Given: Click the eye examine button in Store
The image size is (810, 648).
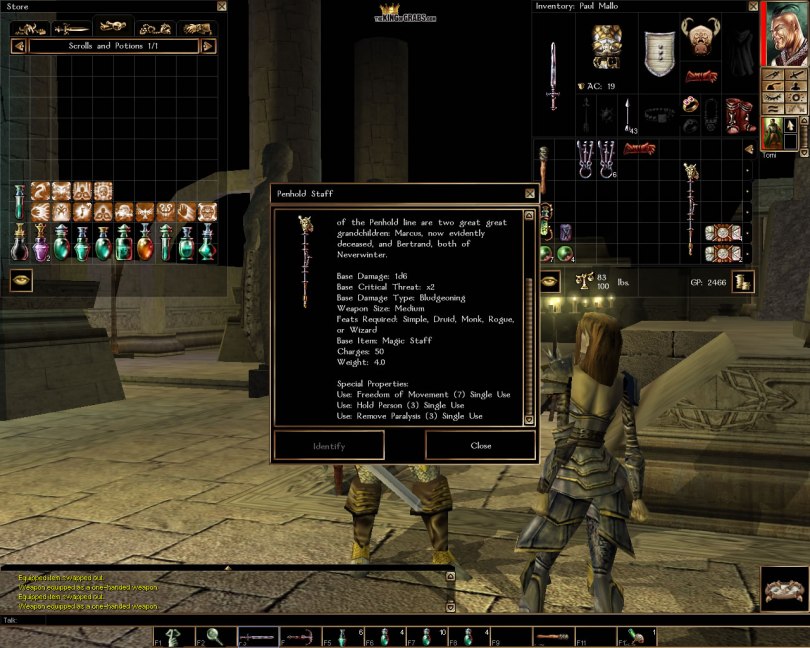Looking at the screenshot, I should 21,281.
